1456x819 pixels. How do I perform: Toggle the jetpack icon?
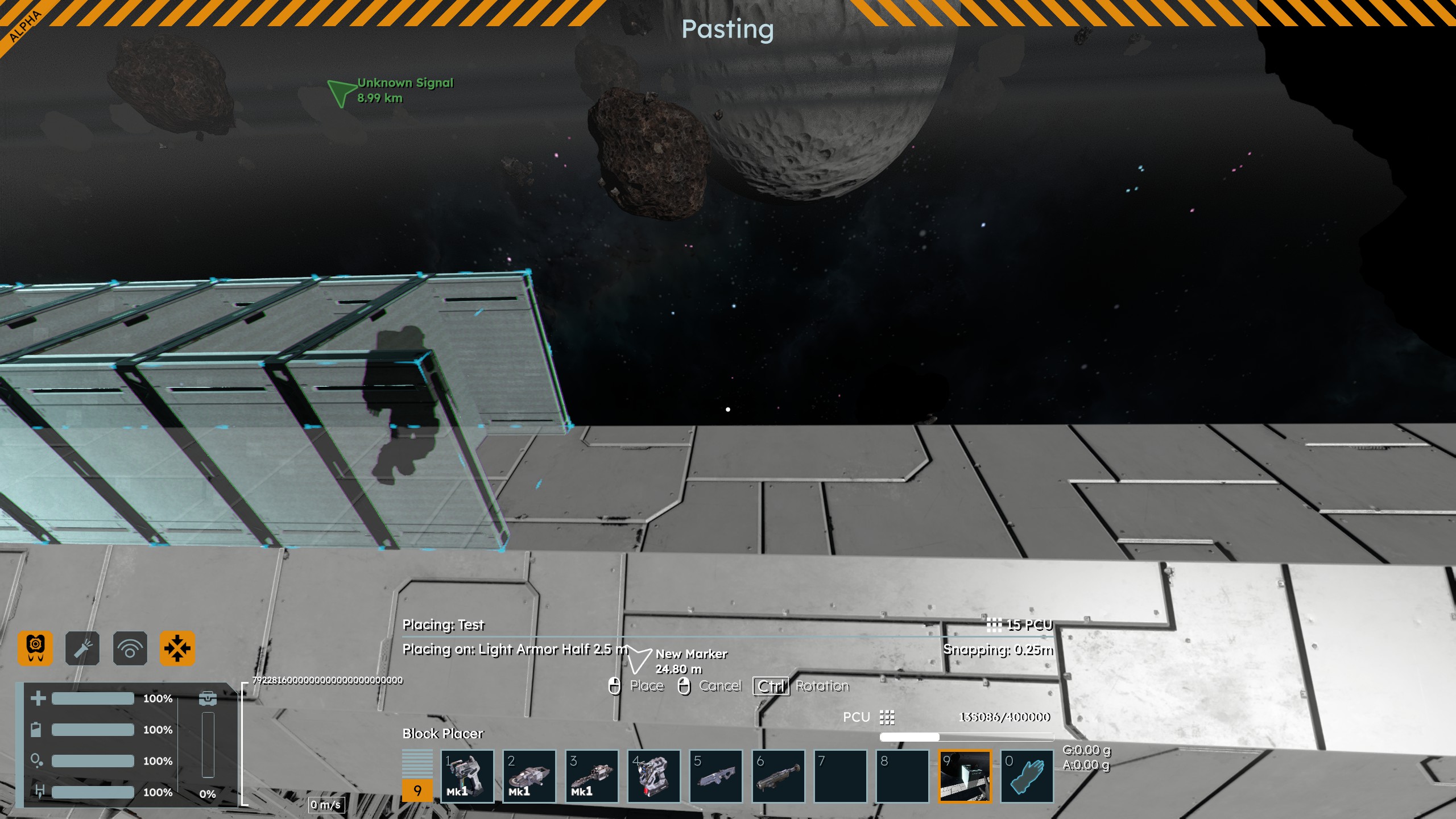[x=35, y=648]
